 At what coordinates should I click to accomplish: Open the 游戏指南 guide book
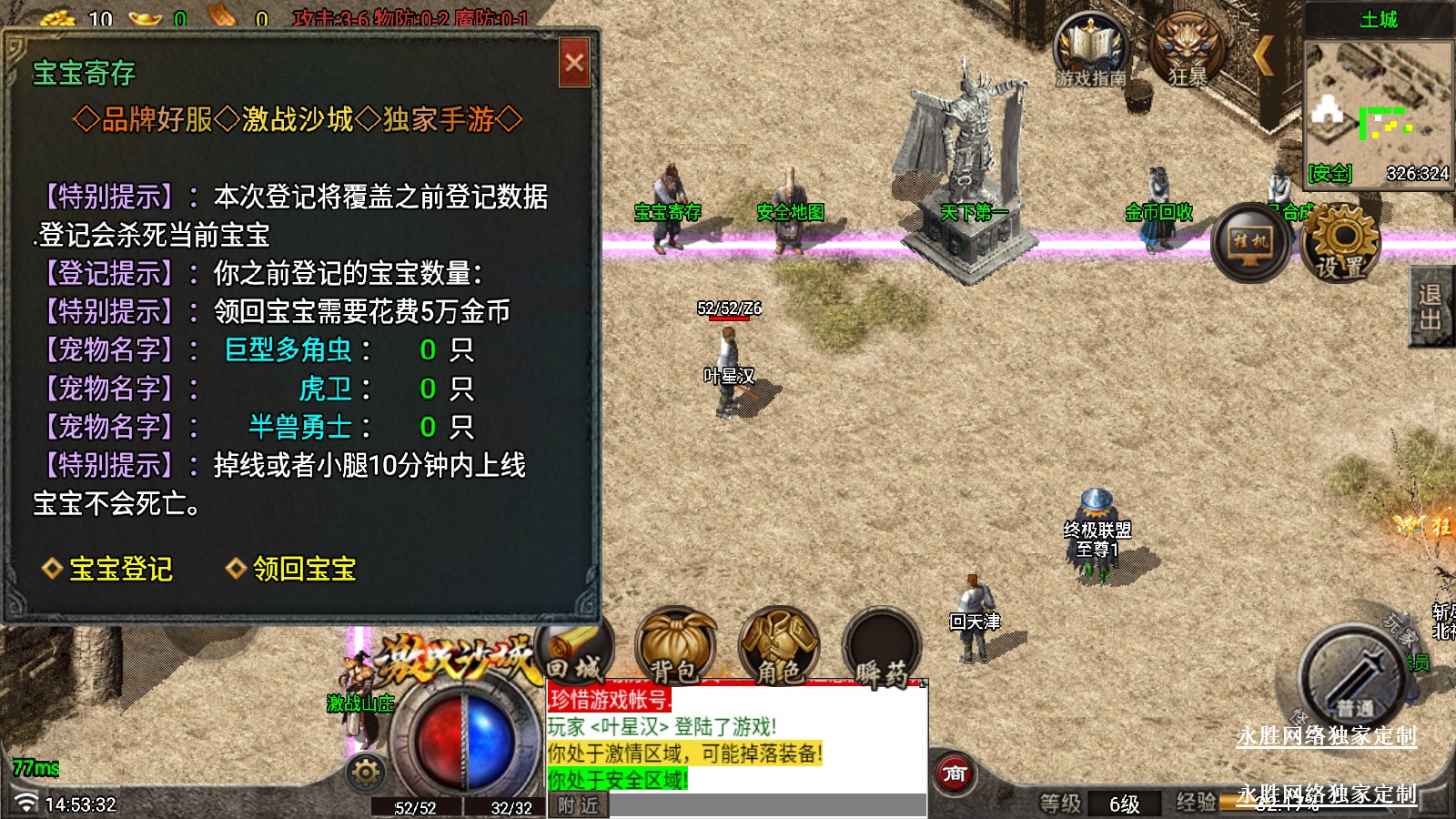point(1090,50)
